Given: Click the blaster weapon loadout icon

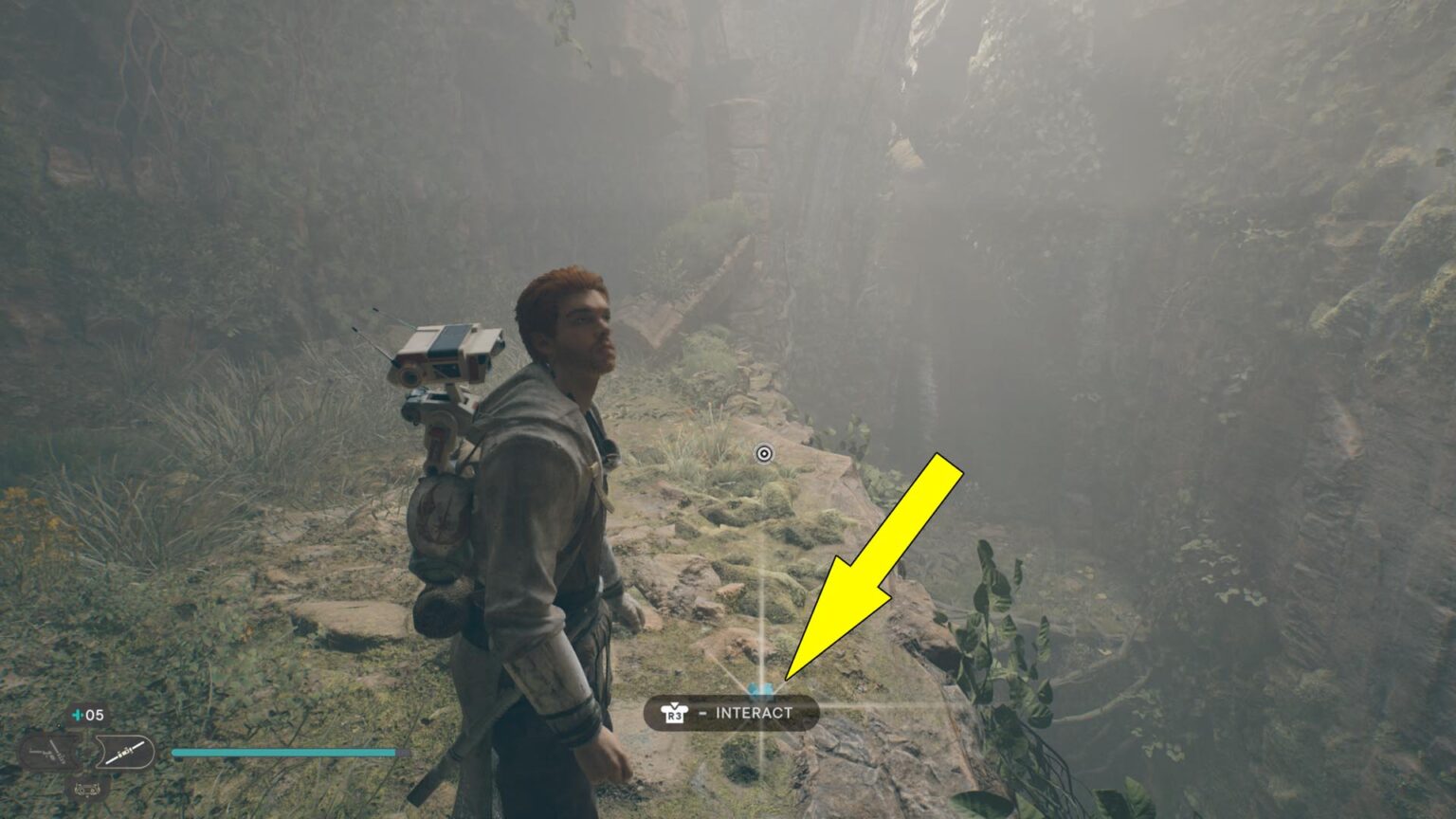Looking at the screenshot, I should 52,752.
